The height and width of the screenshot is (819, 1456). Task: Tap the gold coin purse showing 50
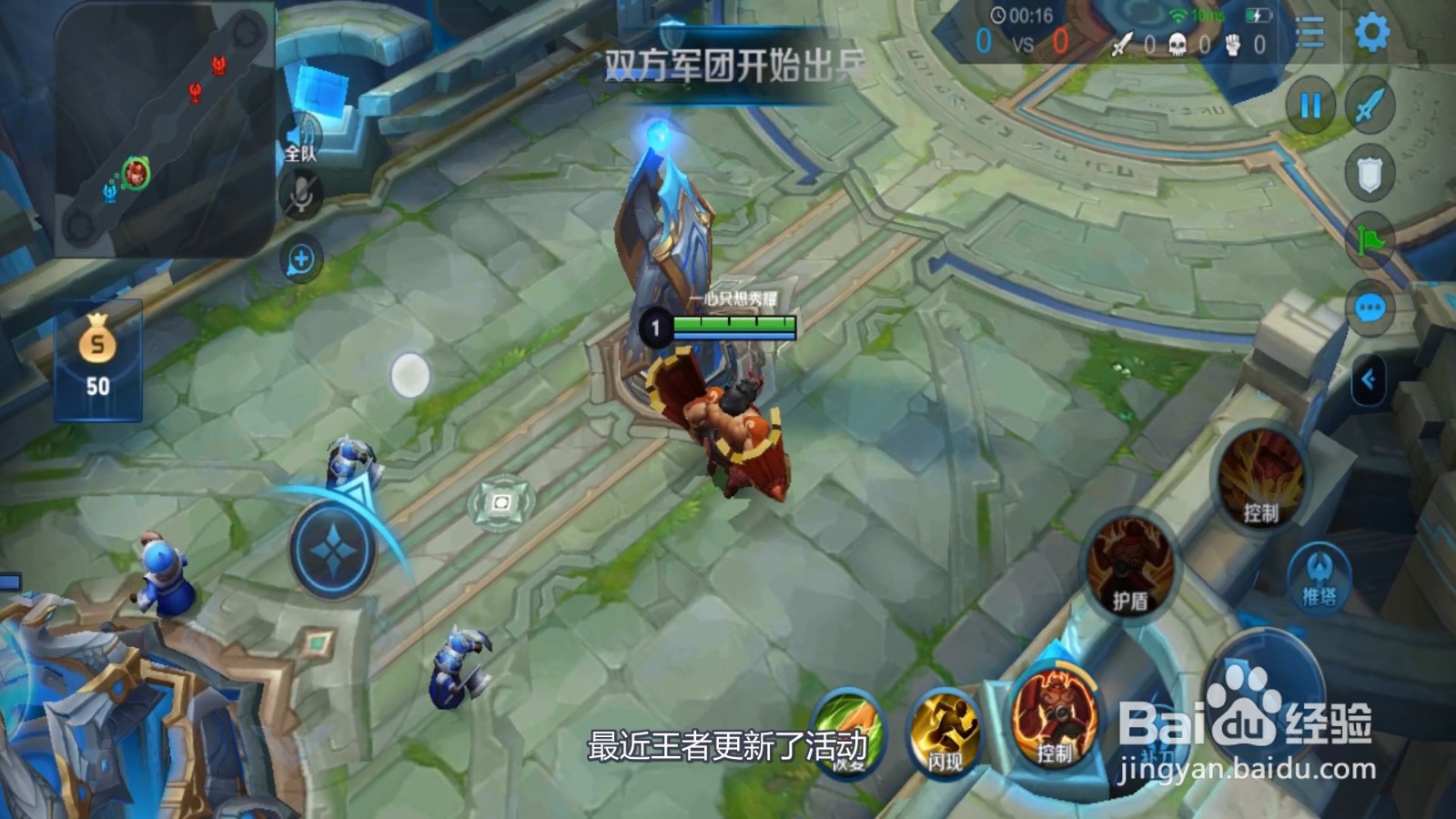[98, 359]
